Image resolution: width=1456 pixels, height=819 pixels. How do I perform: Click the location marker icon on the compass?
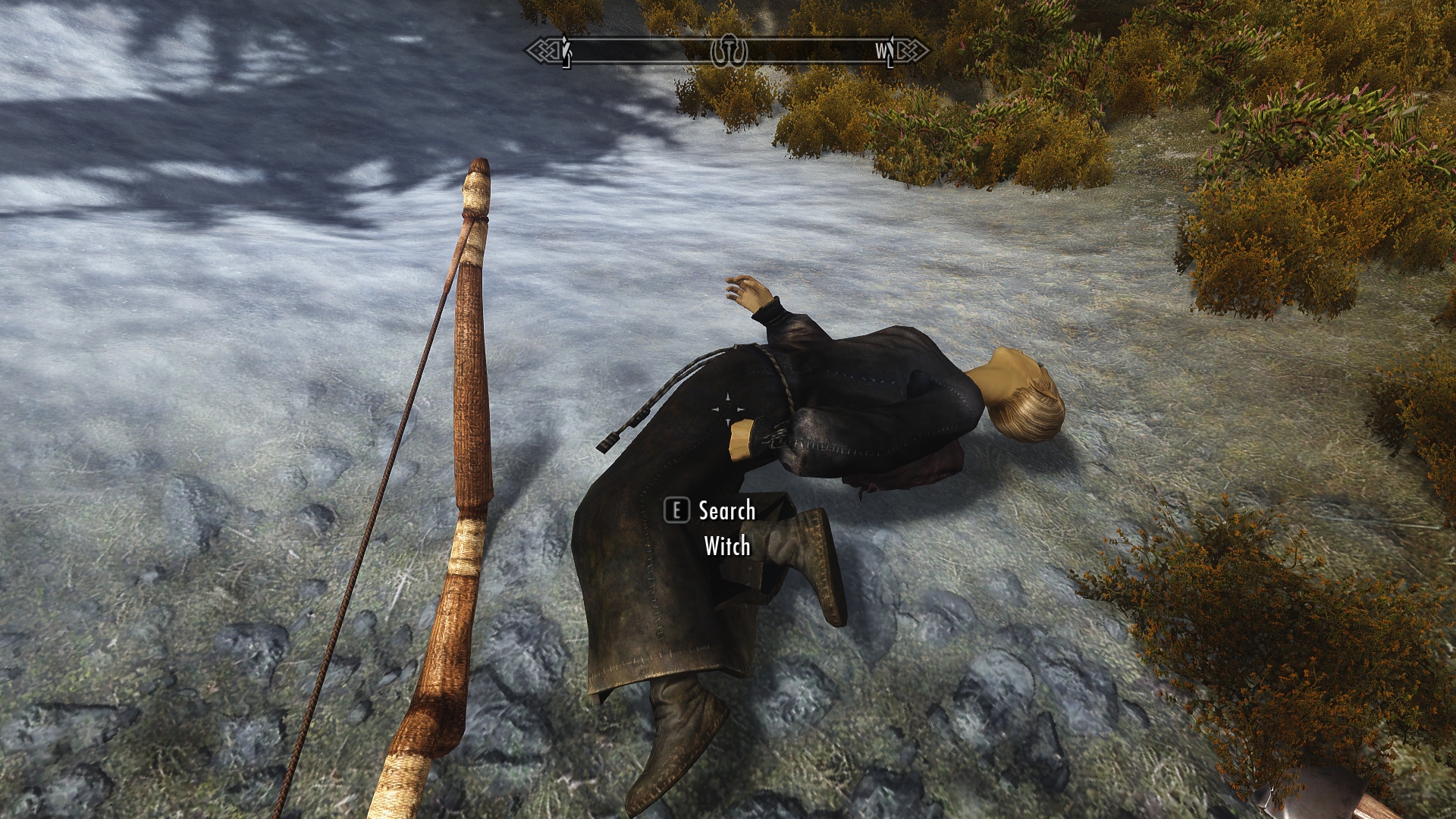(x=729, y=51)
